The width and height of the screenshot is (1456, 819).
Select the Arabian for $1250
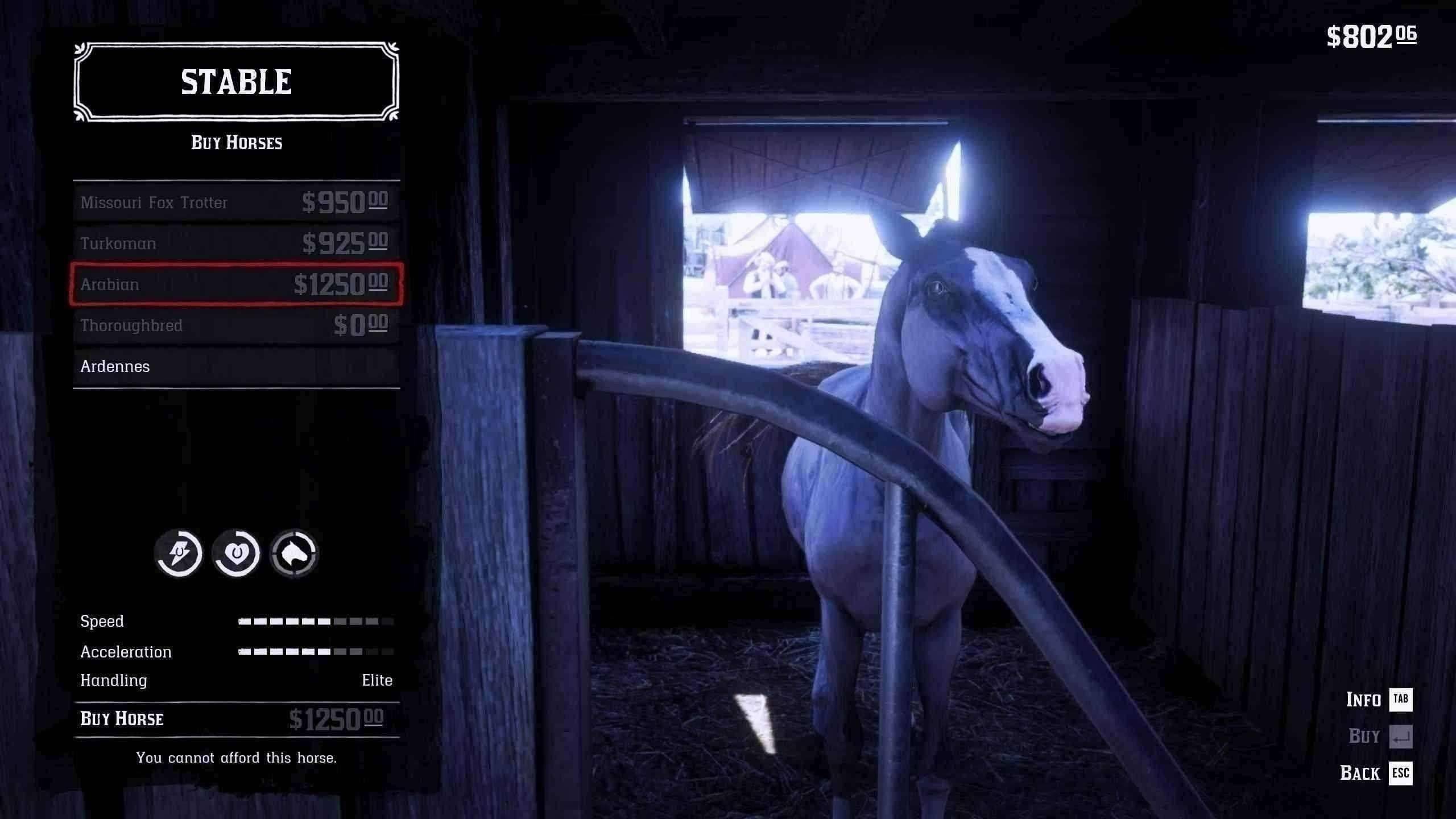tap(236, 284)
